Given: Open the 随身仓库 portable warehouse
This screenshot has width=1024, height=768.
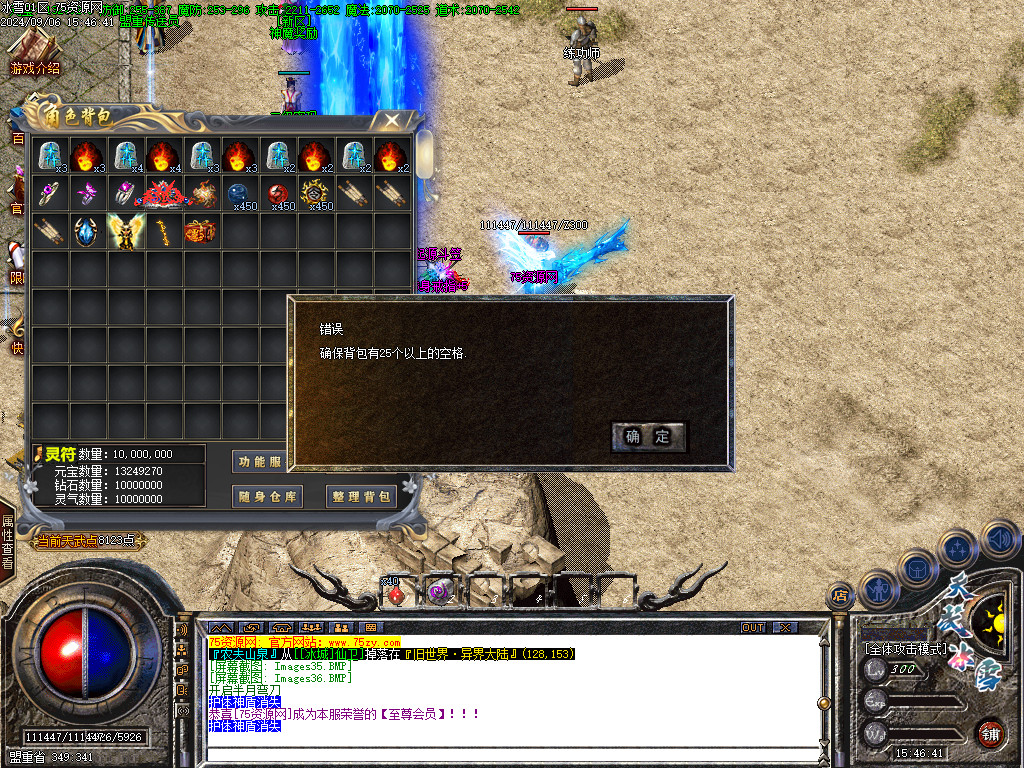Looking at the screenshot, I should (x=267, y=496).
